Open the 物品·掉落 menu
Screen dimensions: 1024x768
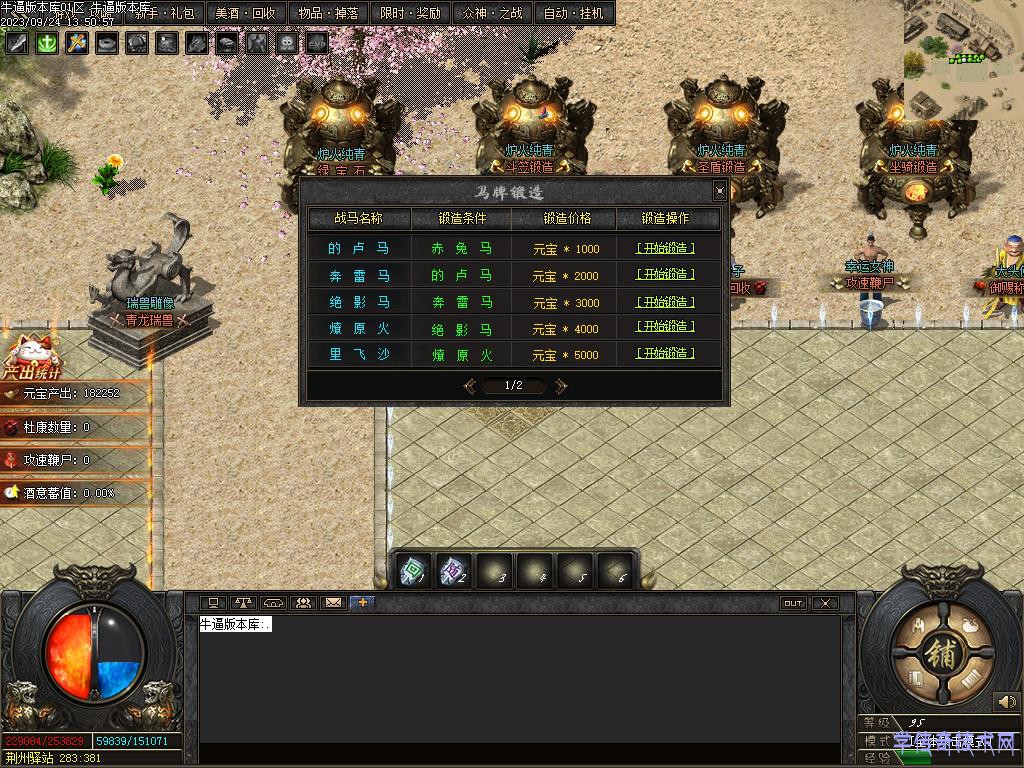pyautogui.click(x=328, y=13)
